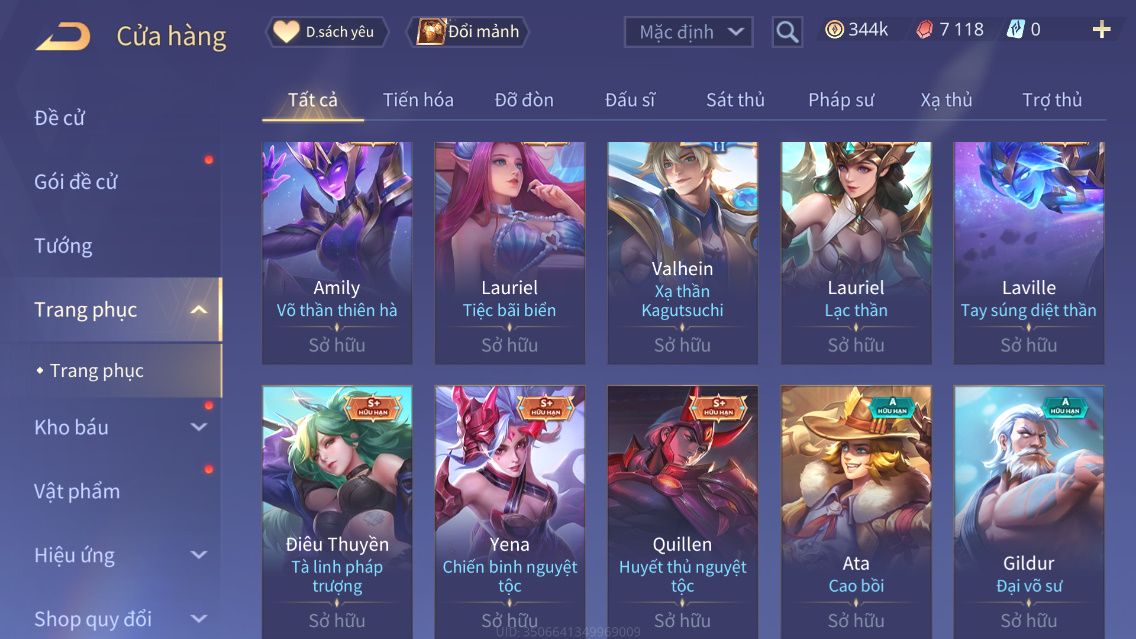View the Gildur Đại võ sư skin
Screen dimensions: 1136x639
(x=1029, y=510)
